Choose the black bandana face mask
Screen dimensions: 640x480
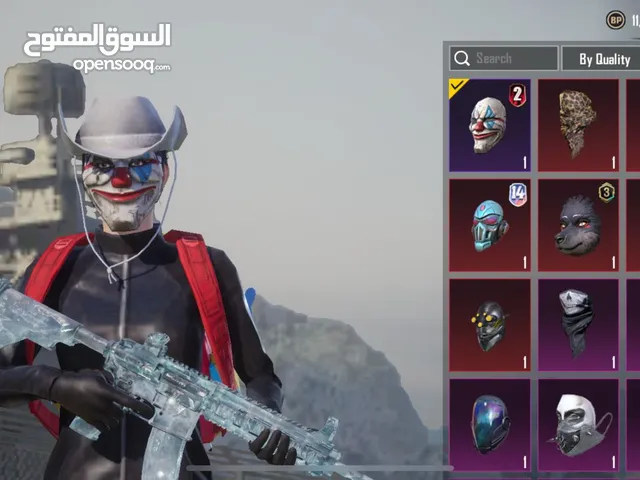pyautogui.click(x=578, y=324)
